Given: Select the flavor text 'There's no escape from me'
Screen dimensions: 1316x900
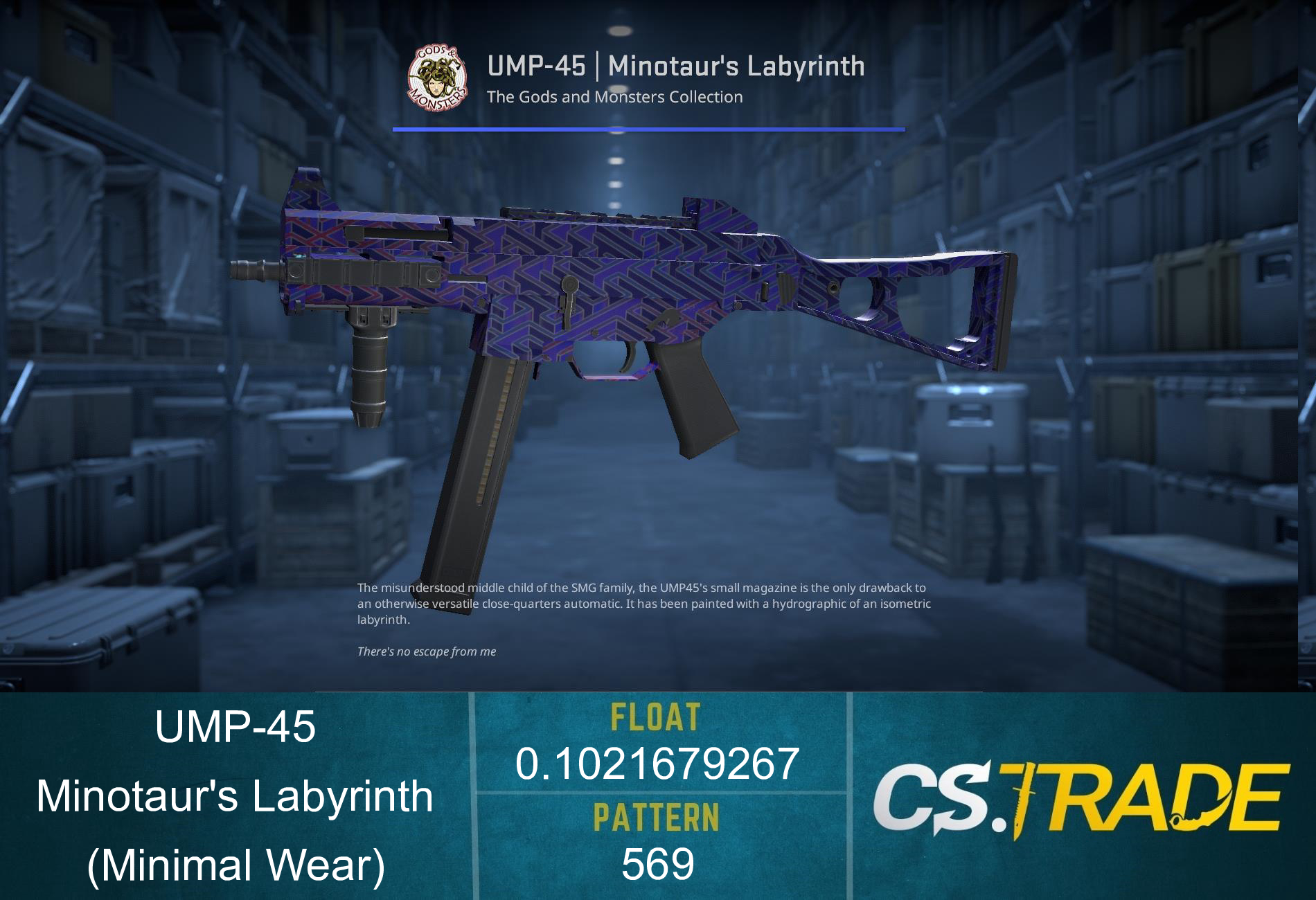Looking at the screenshot, I should (x=425, y=651).
